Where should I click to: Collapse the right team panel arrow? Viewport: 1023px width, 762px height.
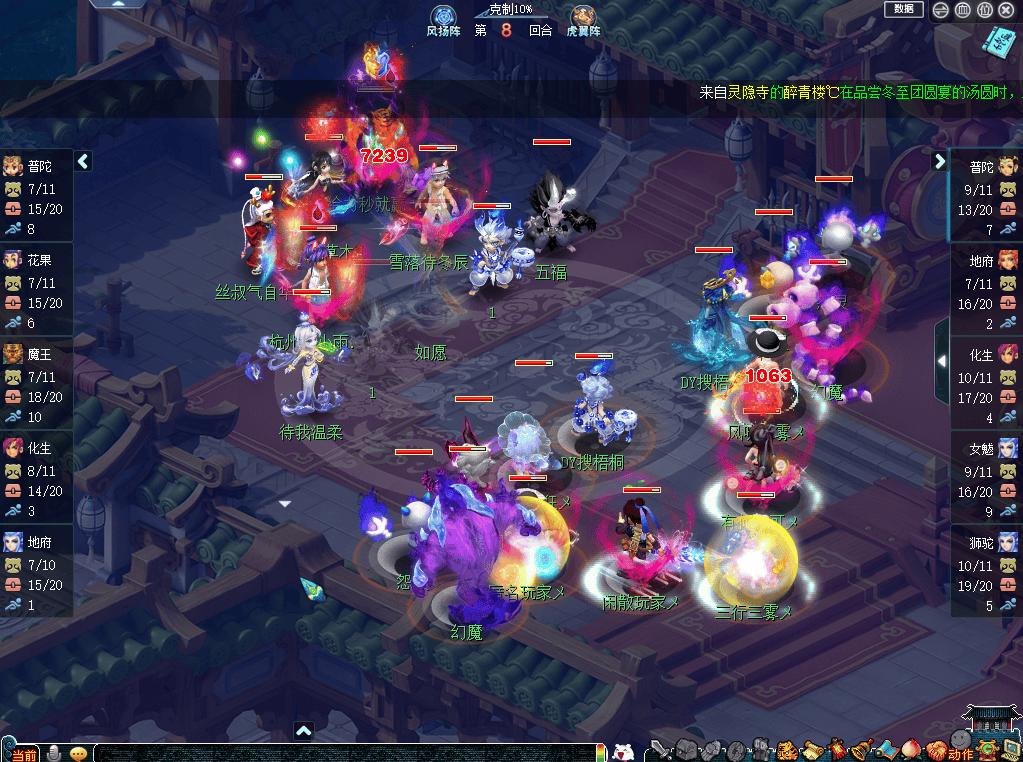point(939,160)
